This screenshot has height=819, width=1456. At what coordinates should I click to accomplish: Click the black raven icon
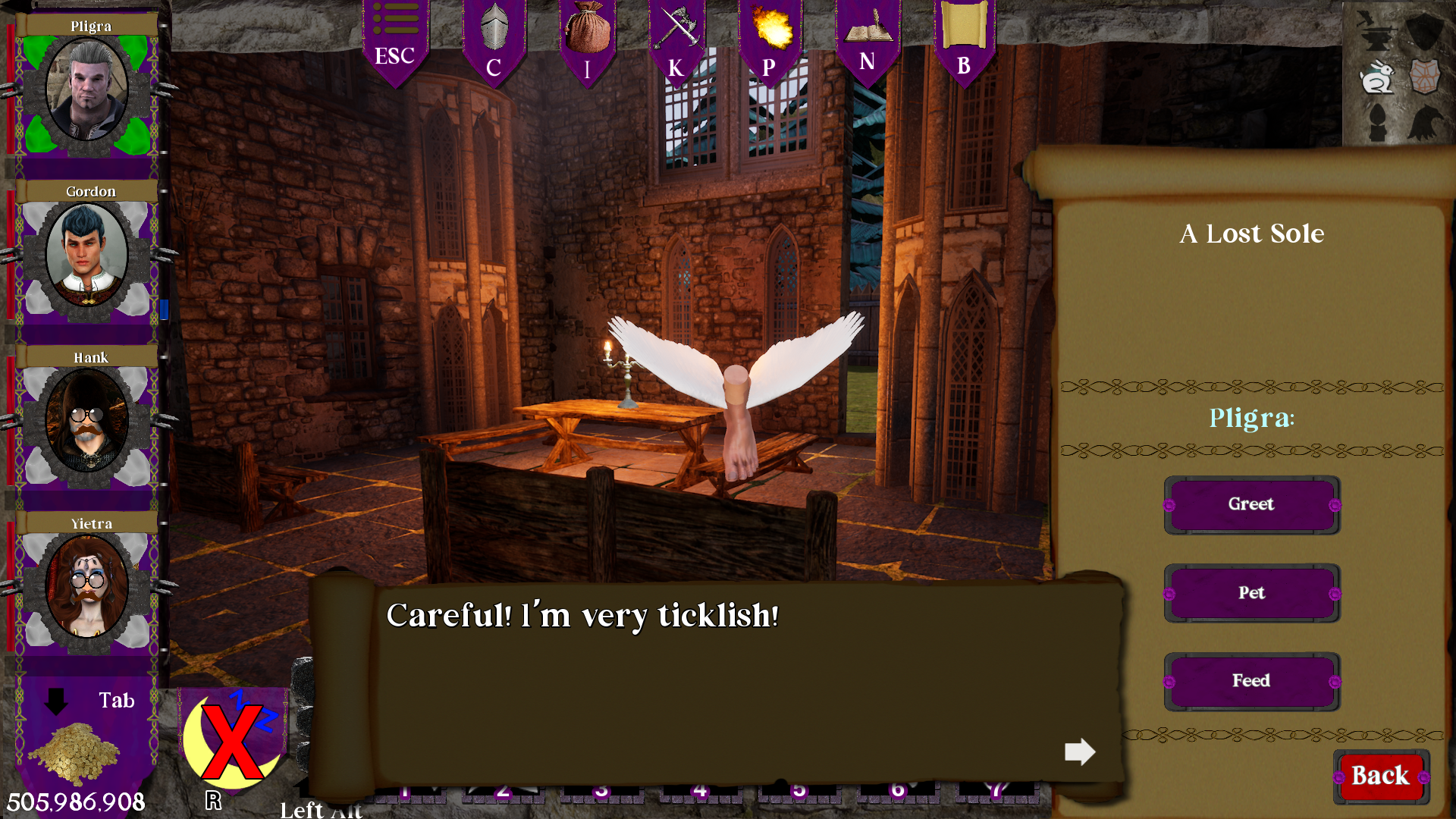point(1424,123)
